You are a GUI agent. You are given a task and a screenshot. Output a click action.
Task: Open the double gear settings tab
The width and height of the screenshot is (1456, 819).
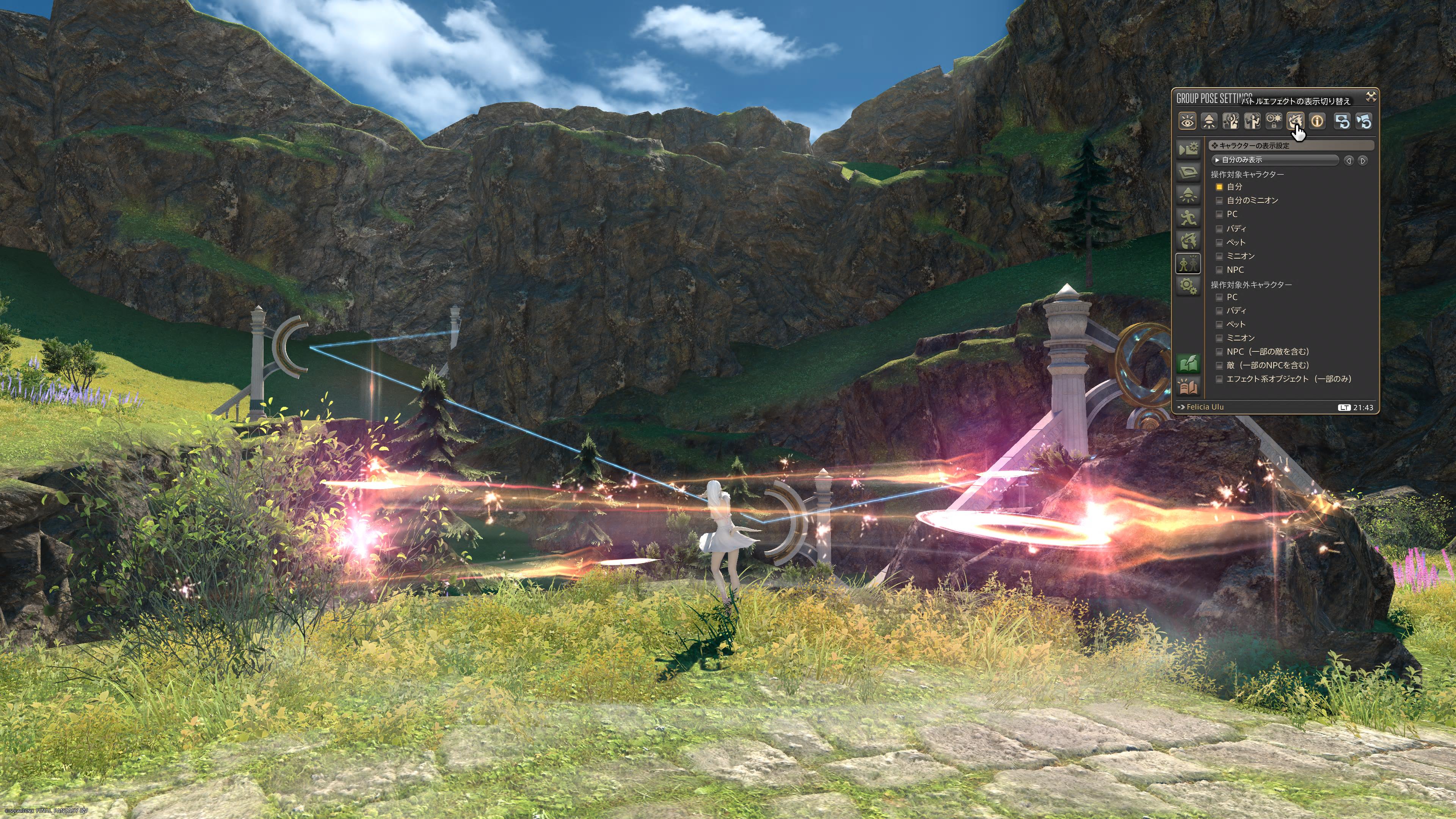tap(1188, 286)
